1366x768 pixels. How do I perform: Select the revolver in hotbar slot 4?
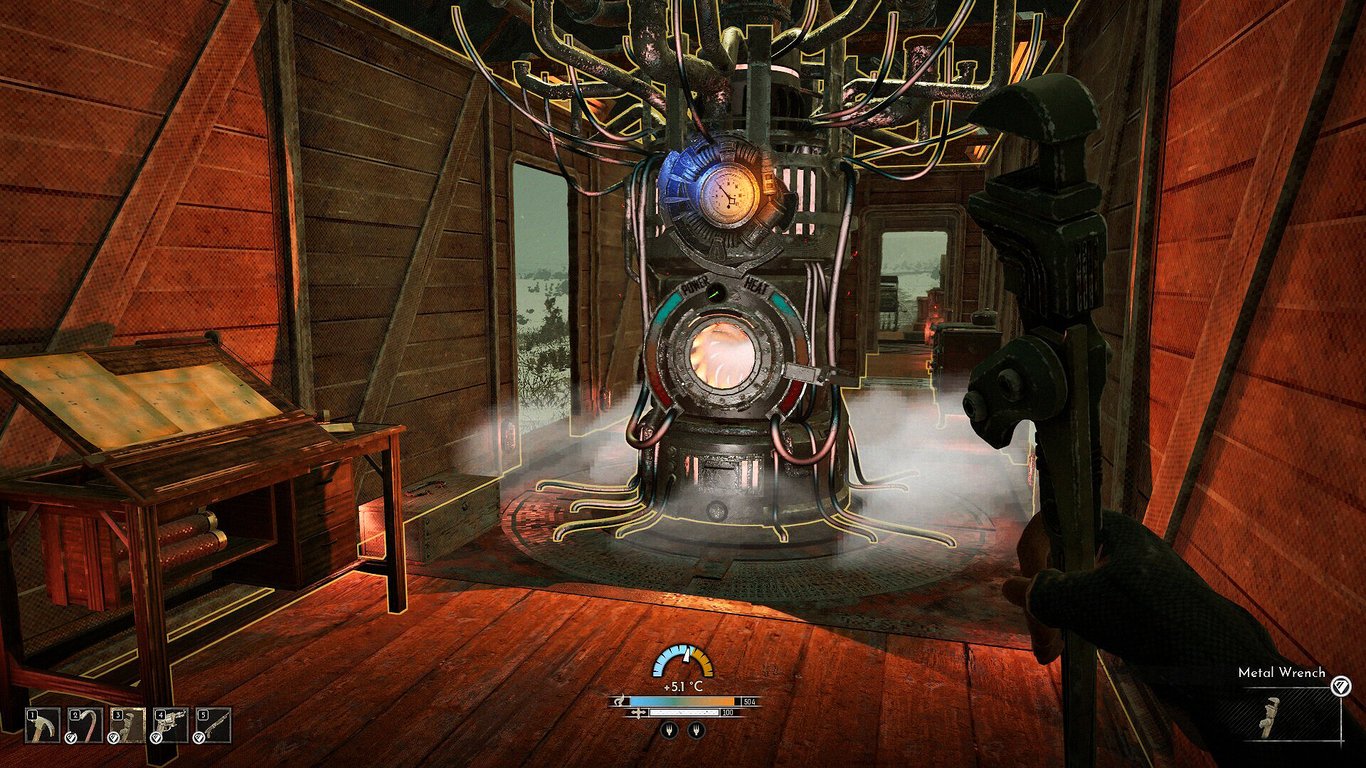tap(170, 723)
